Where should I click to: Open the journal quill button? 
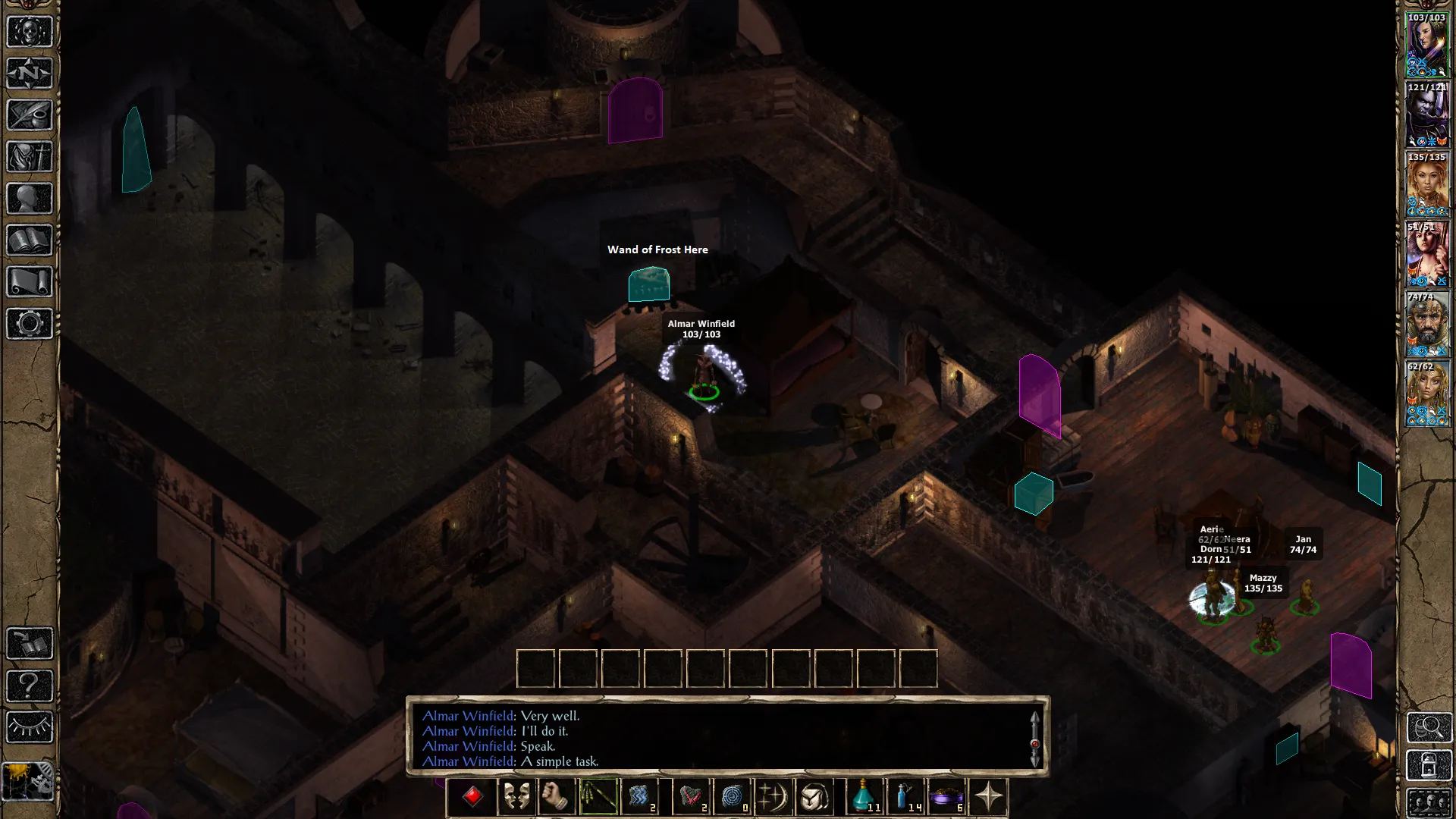30,116
